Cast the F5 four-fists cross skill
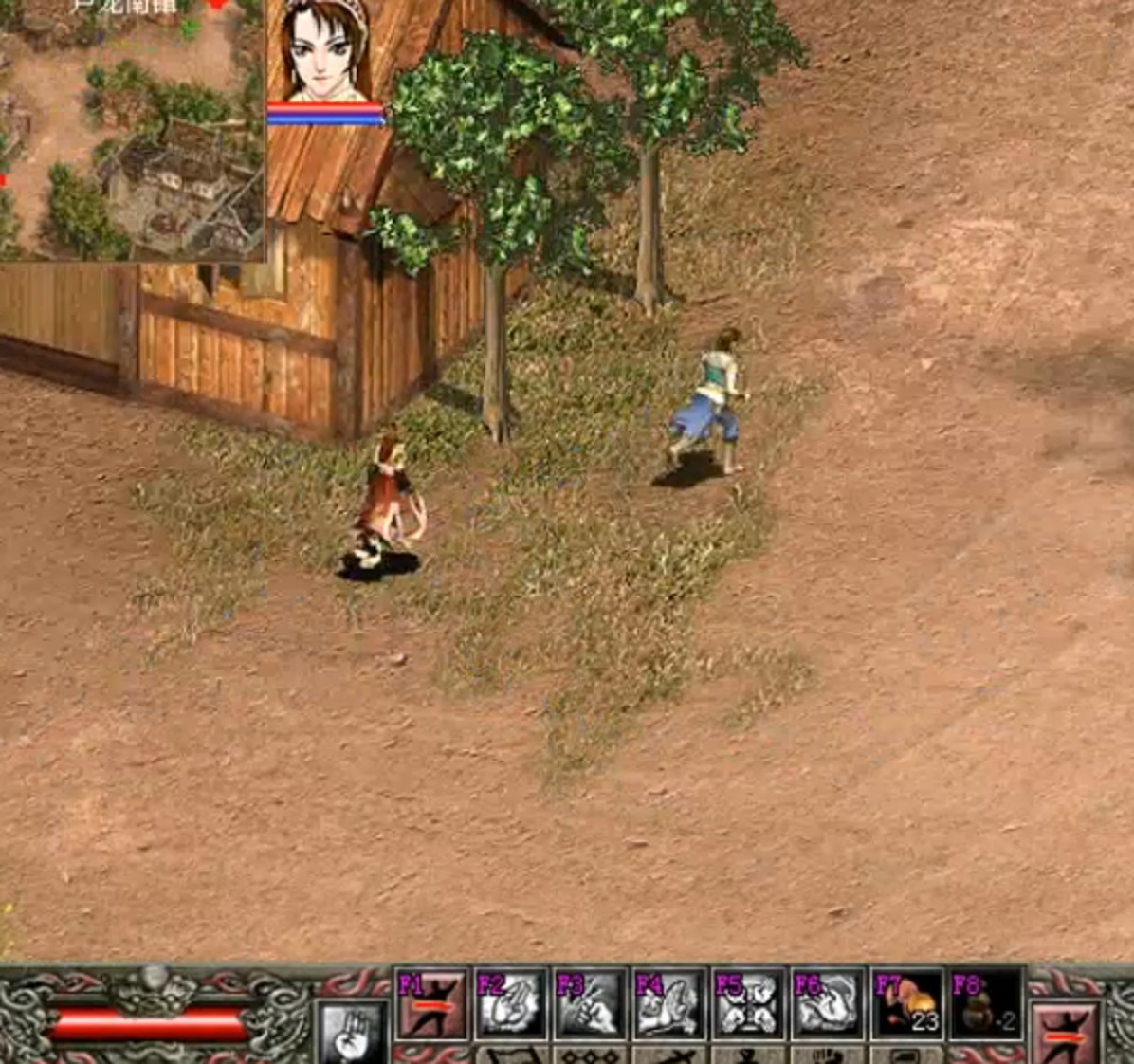The image size is (1134, 1064). (x=748, y=1003)
